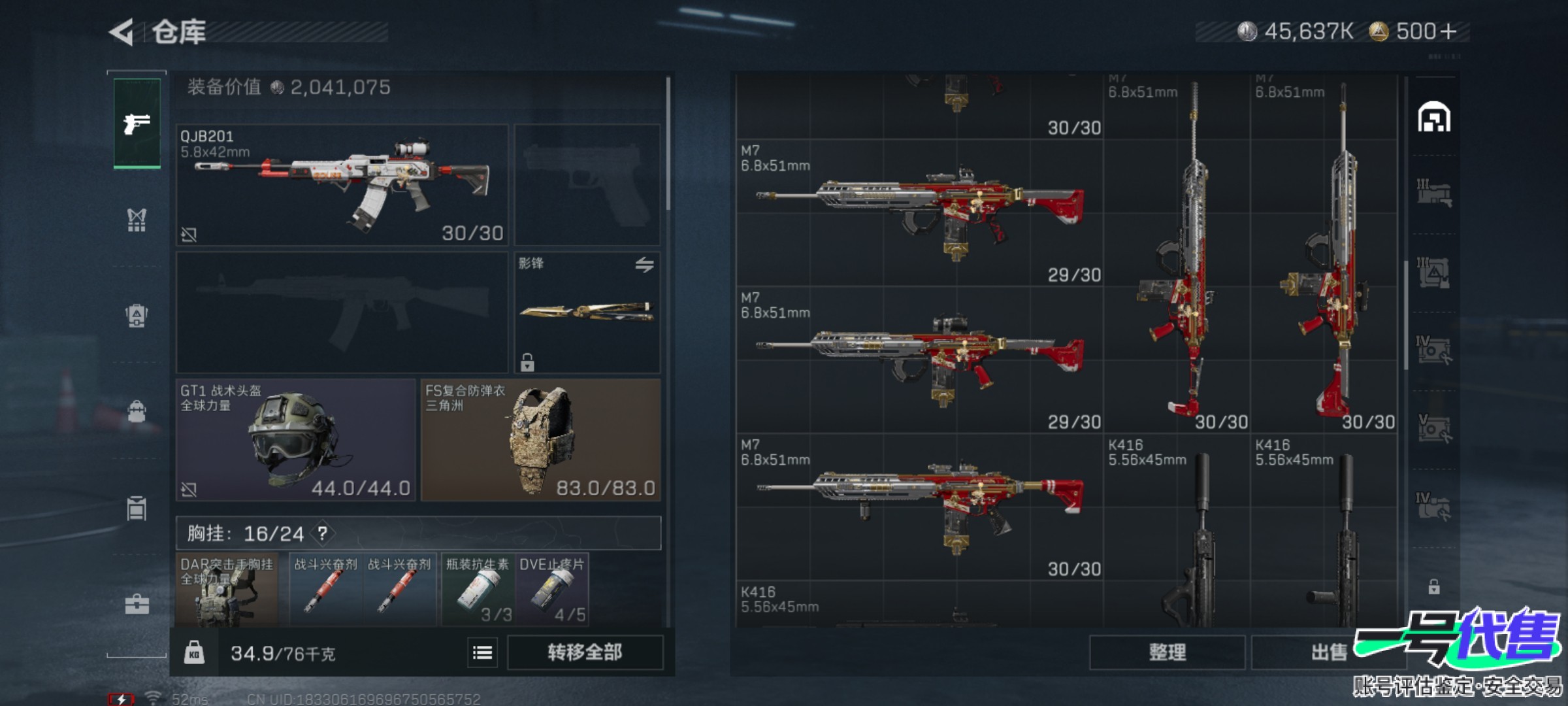Go back using the warehouse back arrow
The width and height of the screenshot is (1568, 706).
pyautogui.click(x=122, y=32)
